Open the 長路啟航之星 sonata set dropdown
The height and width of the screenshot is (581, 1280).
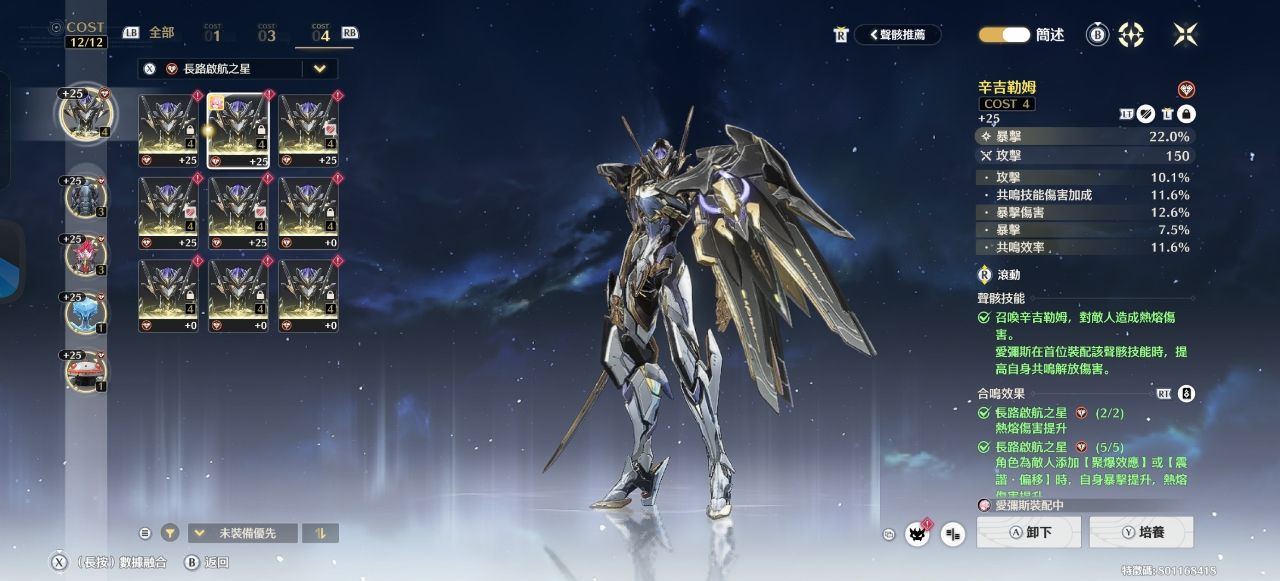click(319, 69)
